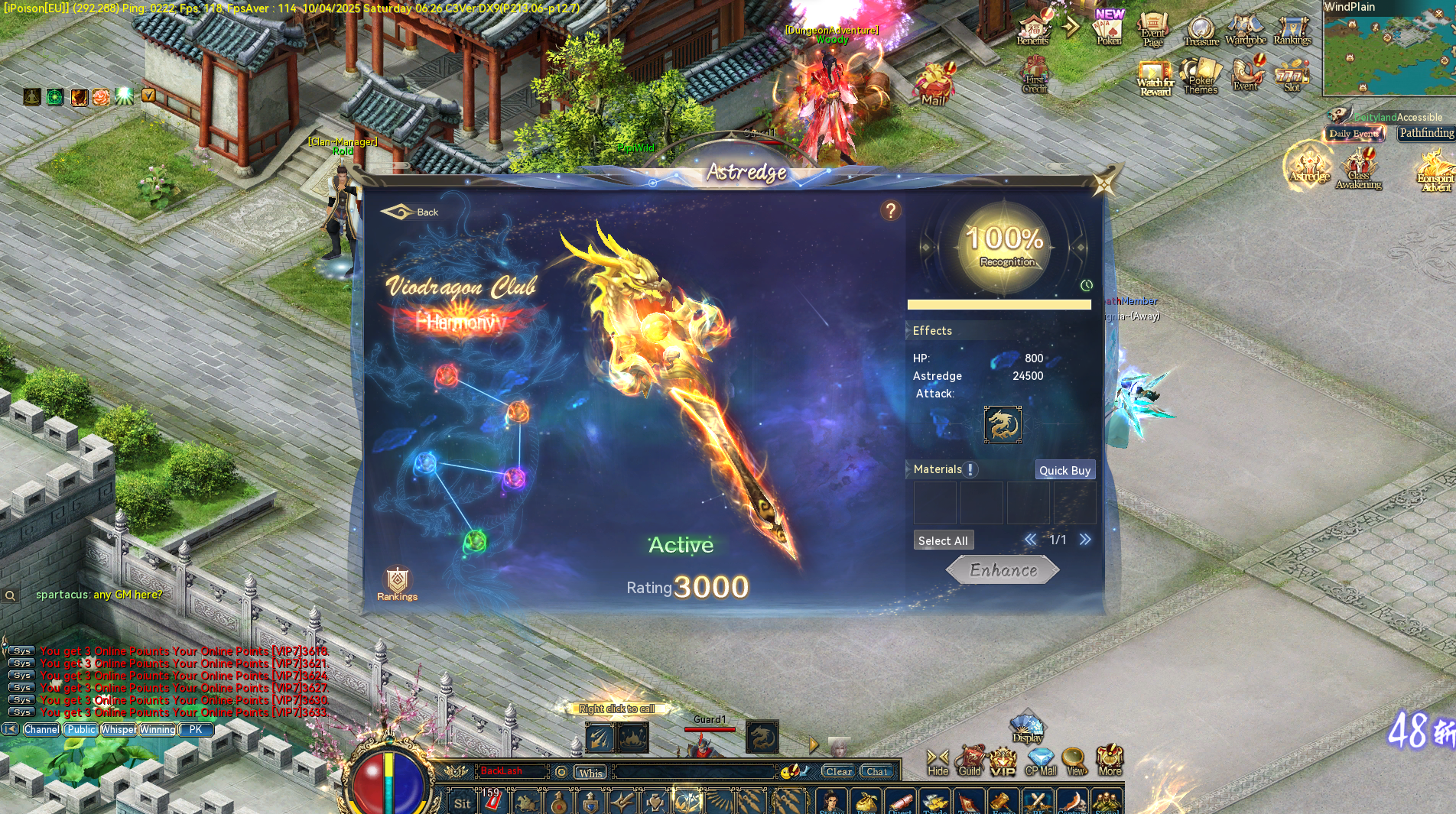Expand the pet bar with the small arrow
1456x814 pixels.
(x=813, y=745)
